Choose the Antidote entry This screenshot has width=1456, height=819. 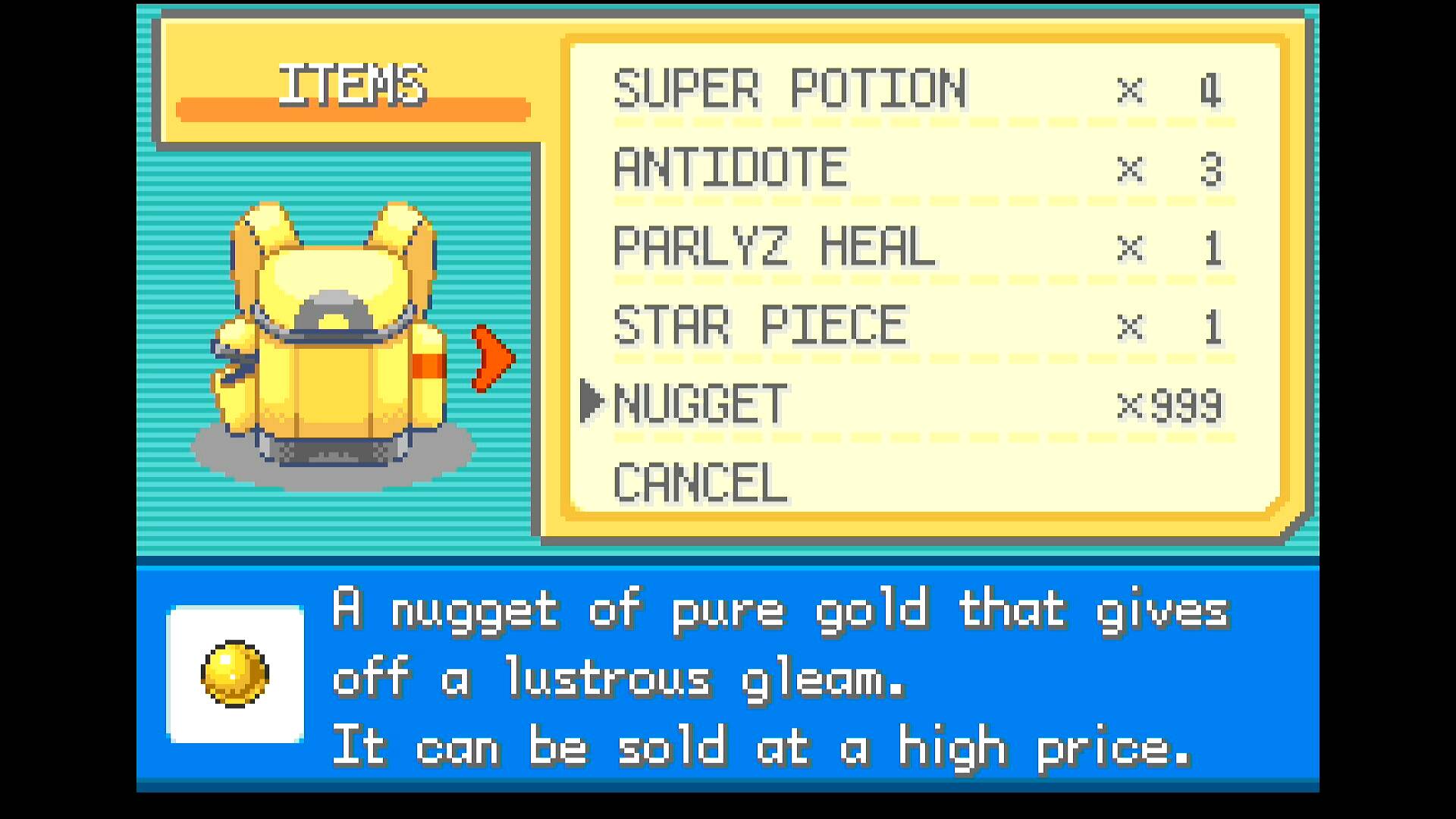[x=730, y=168]
